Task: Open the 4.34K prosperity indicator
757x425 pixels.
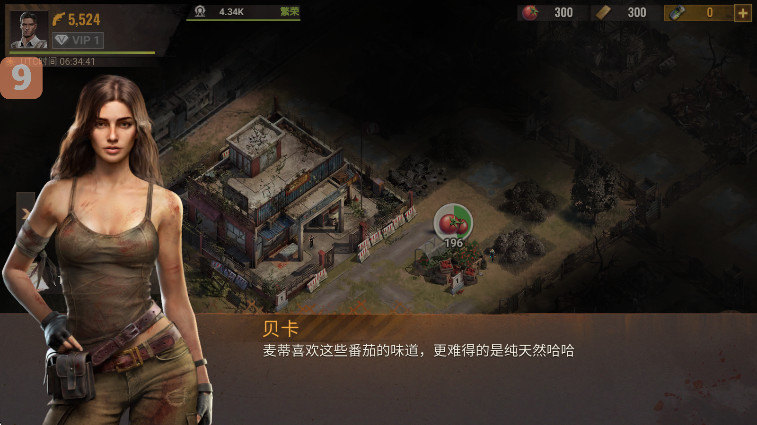Action: [244, 12]
